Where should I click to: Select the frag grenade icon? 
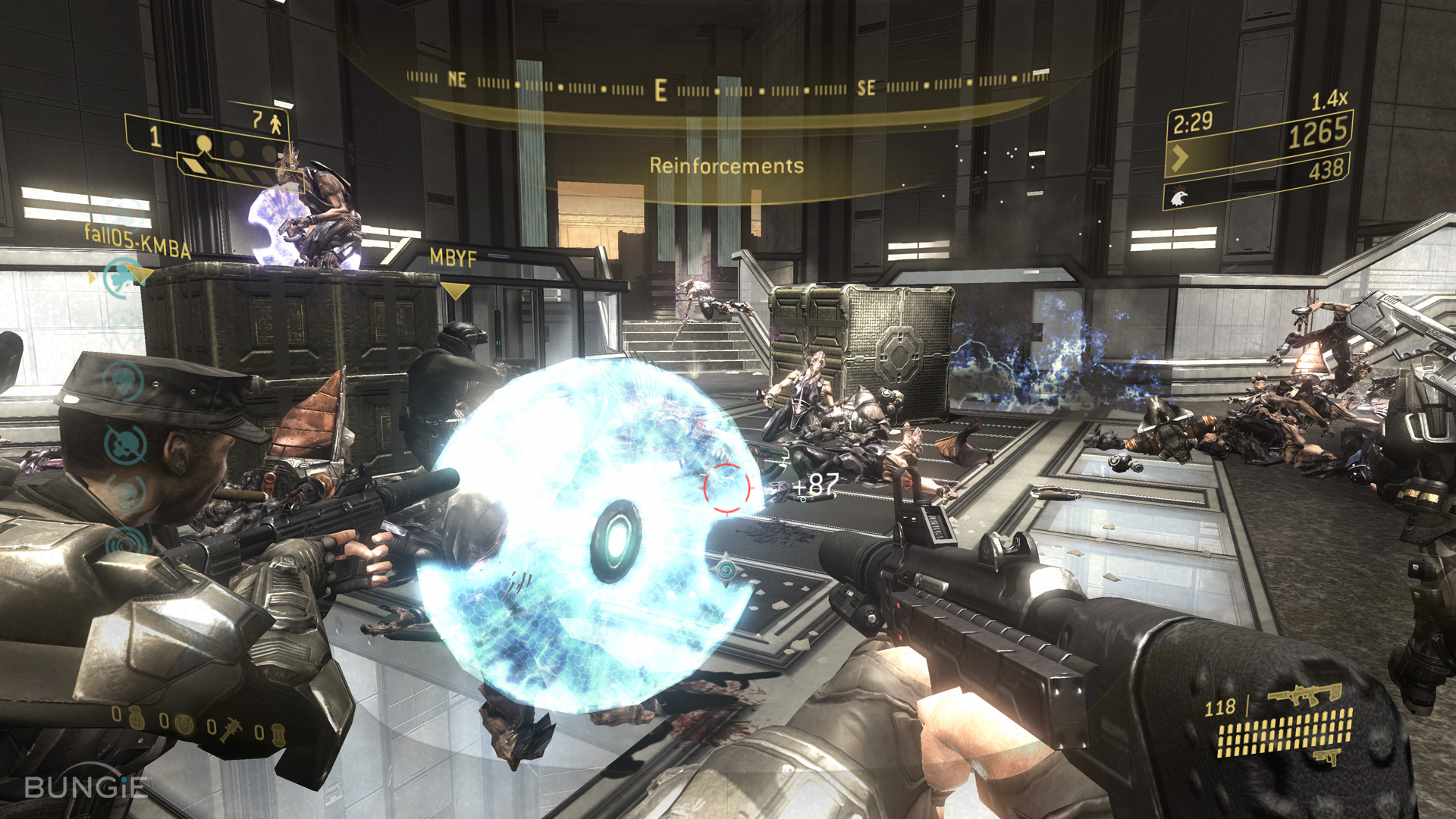(136, 718)
